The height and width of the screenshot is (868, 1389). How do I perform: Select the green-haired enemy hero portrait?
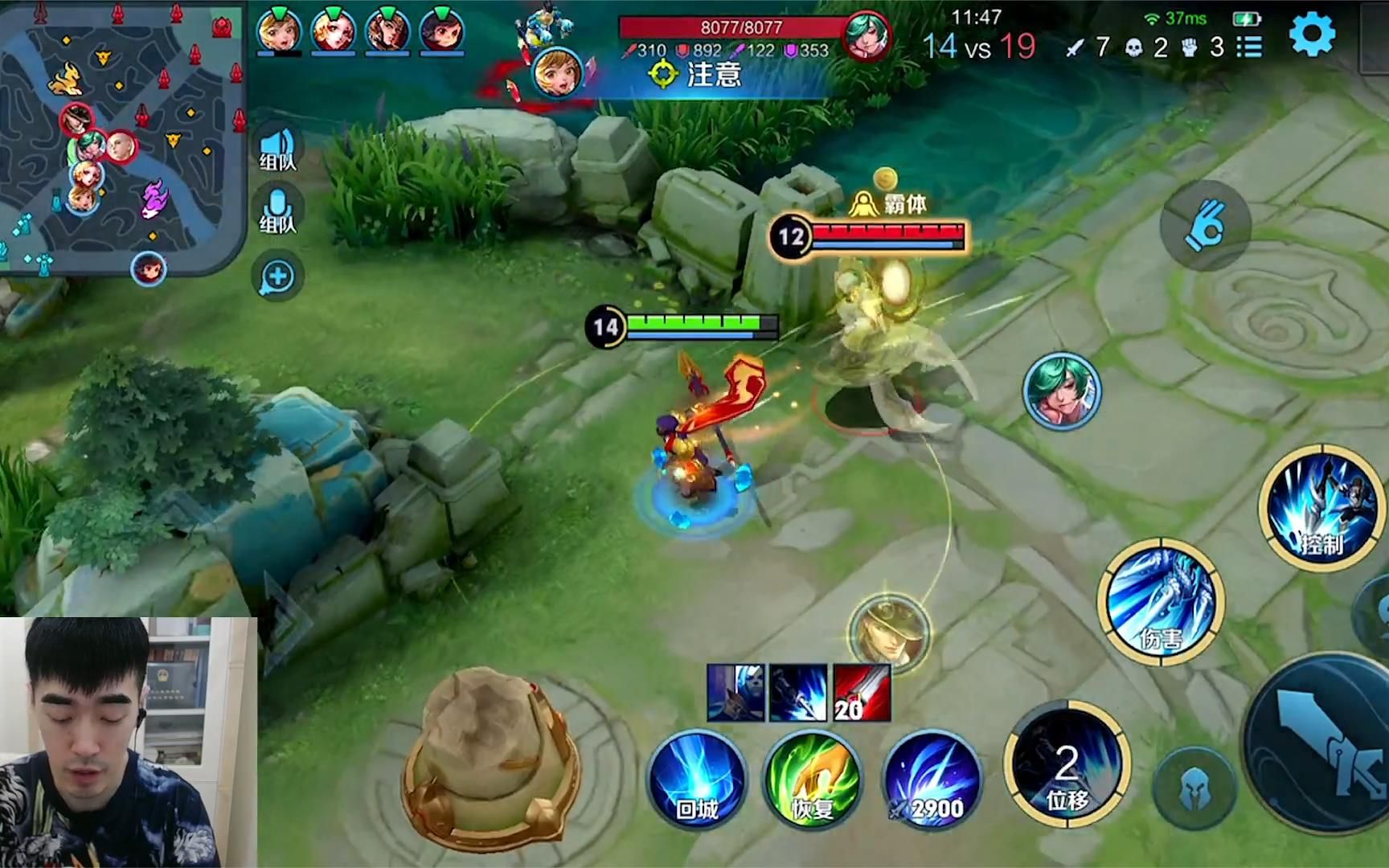1062,391
